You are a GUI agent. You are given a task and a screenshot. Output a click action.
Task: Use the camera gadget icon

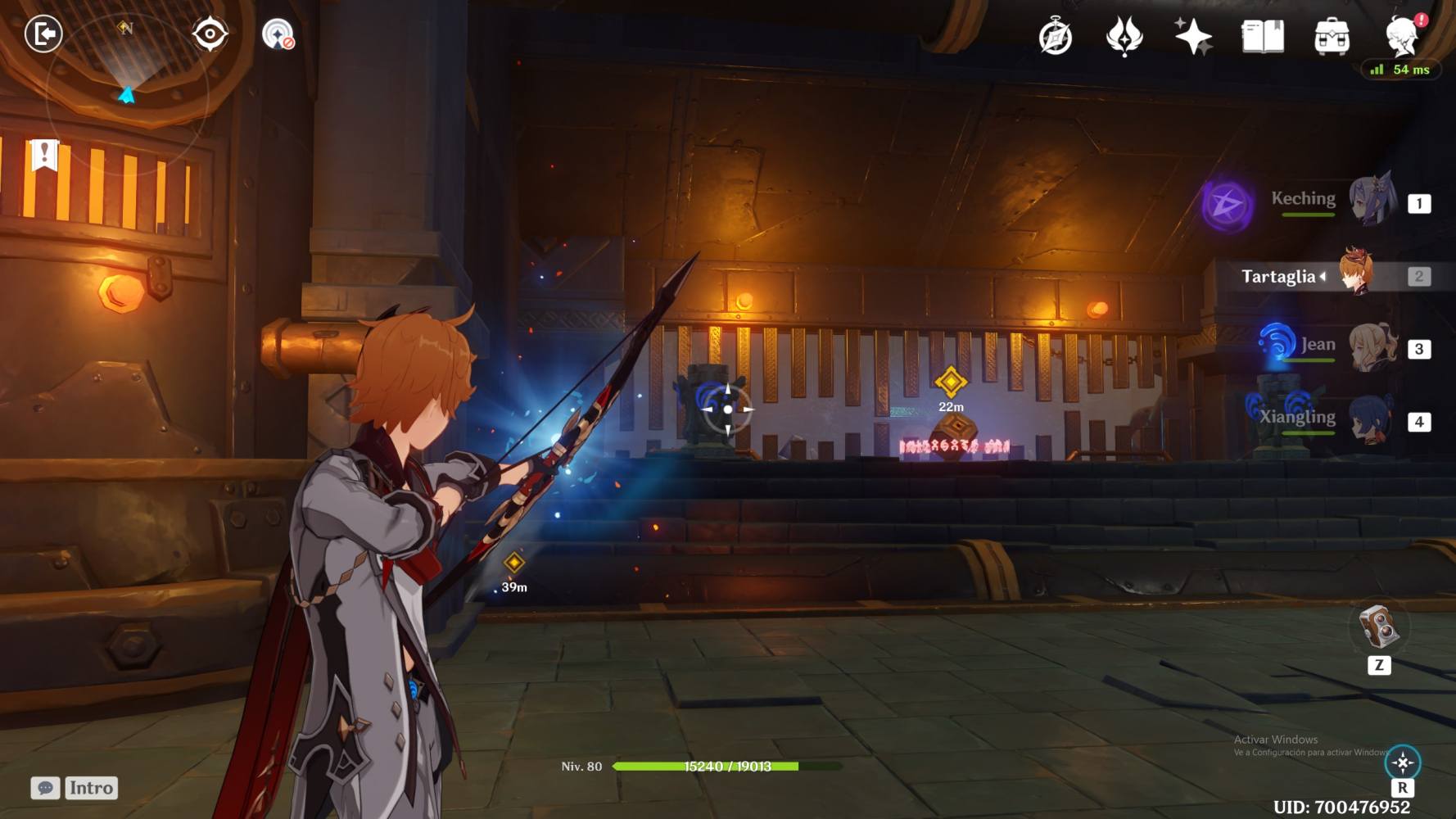coord(1378,628)
